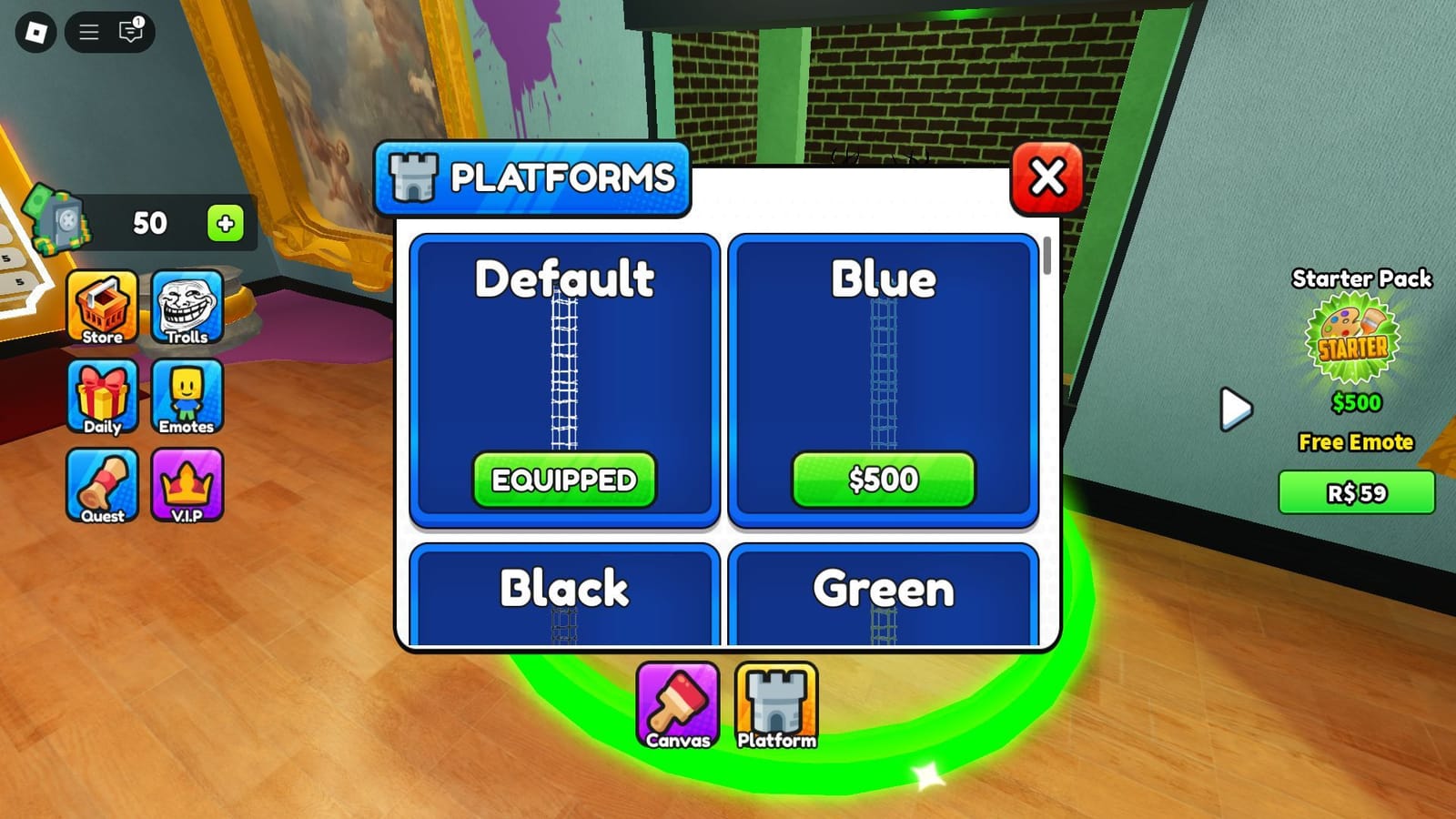The width and height of the screenshot is (1456, 819).
Task: Buy the Blue platform for $500
Action: click(x=881, y=478)
